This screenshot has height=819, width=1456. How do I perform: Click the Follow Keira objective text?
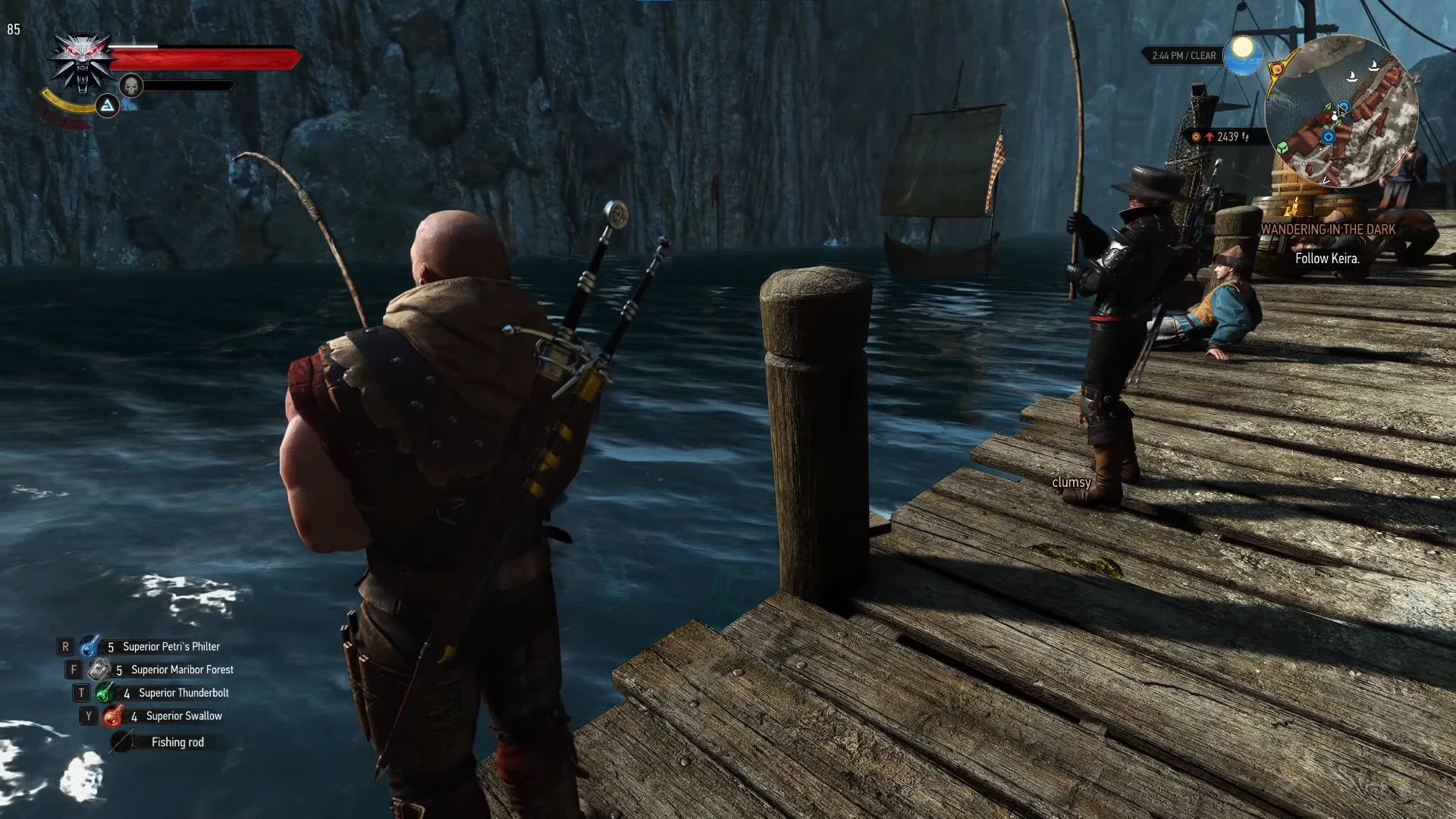1326,259
